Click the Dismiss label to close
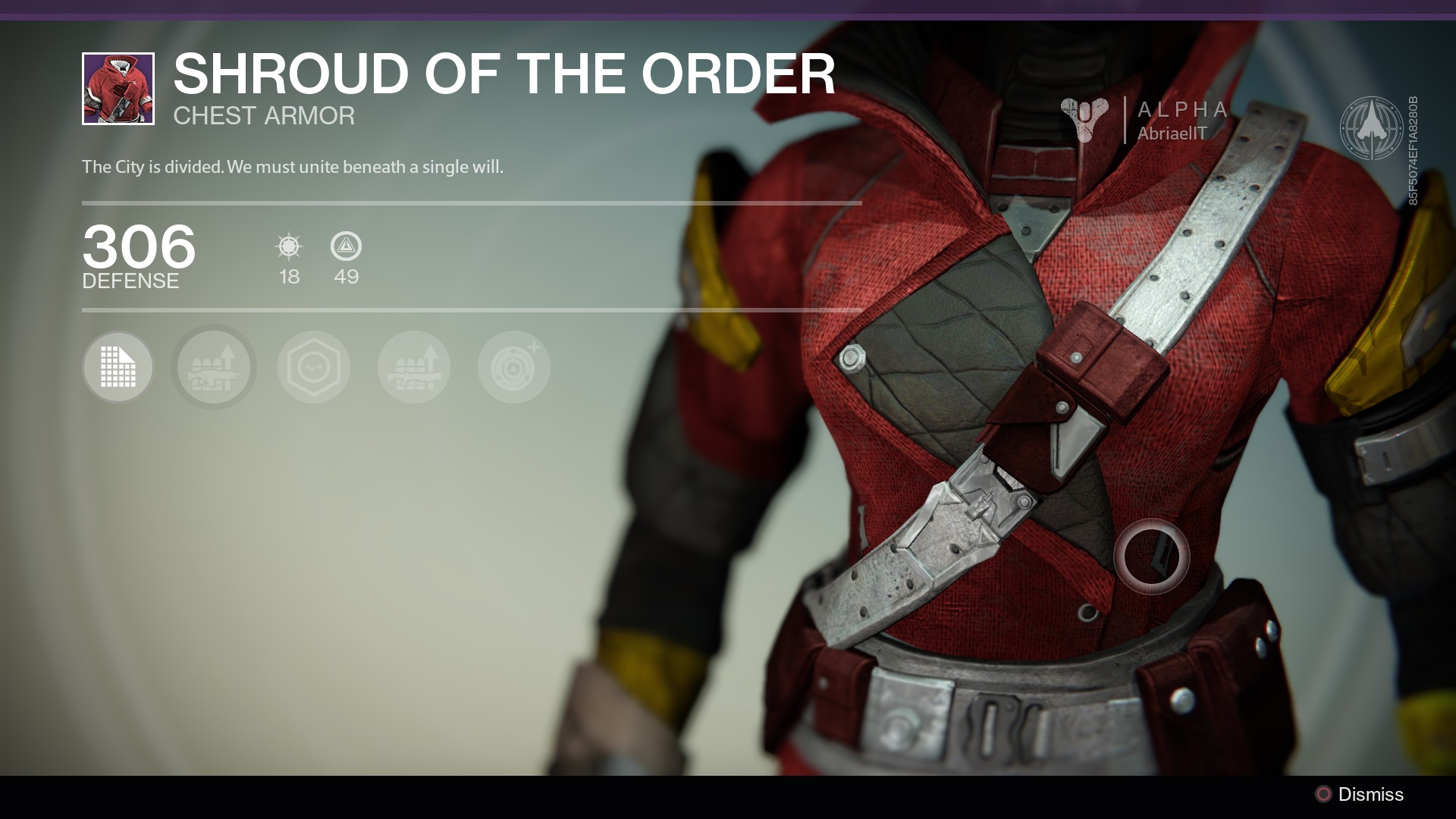1456x819 pixels. point(1370,794)
